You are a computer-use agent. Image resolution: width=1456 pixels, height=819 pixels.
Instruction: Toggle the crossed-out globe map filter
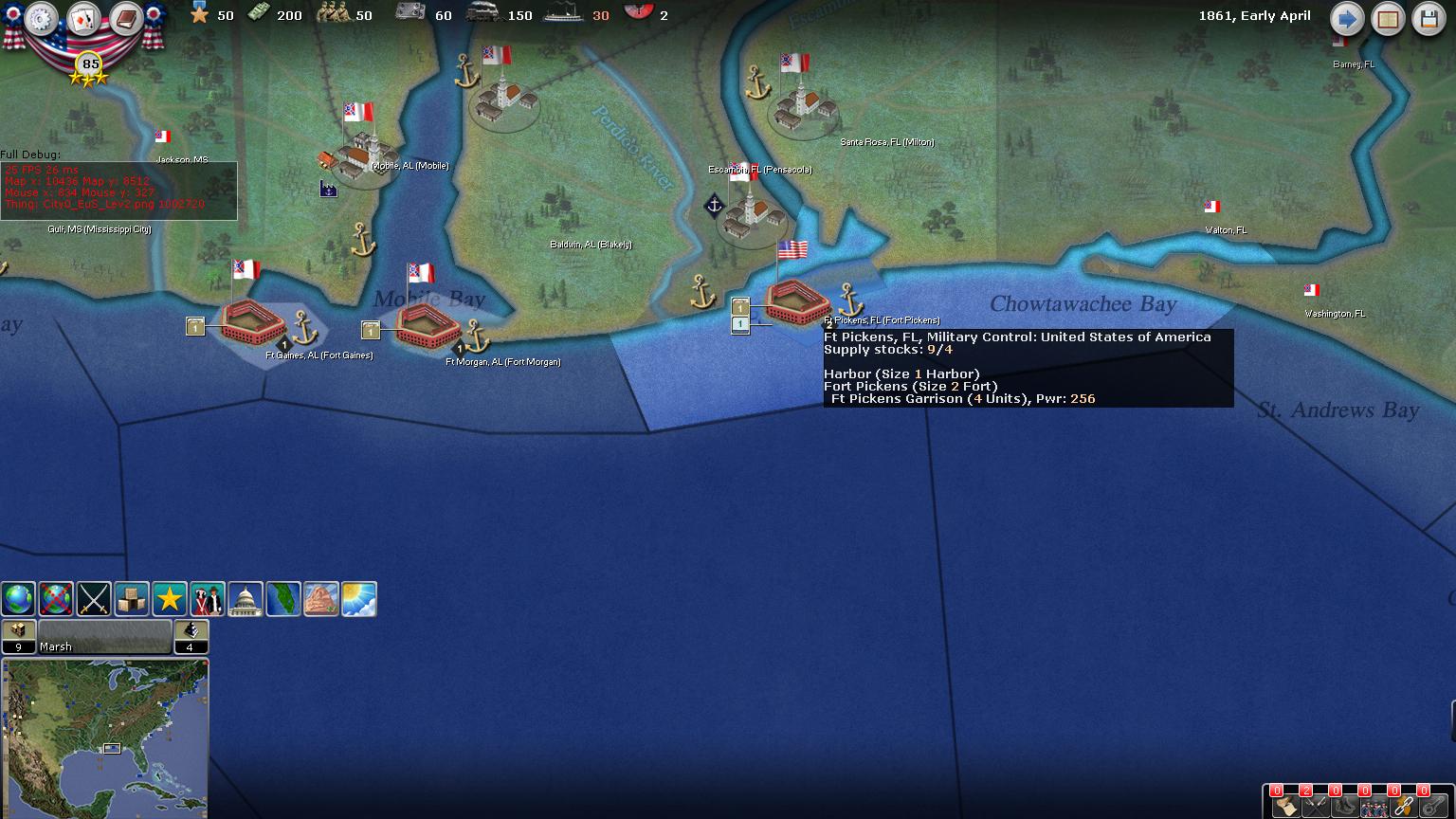[56, 599]
